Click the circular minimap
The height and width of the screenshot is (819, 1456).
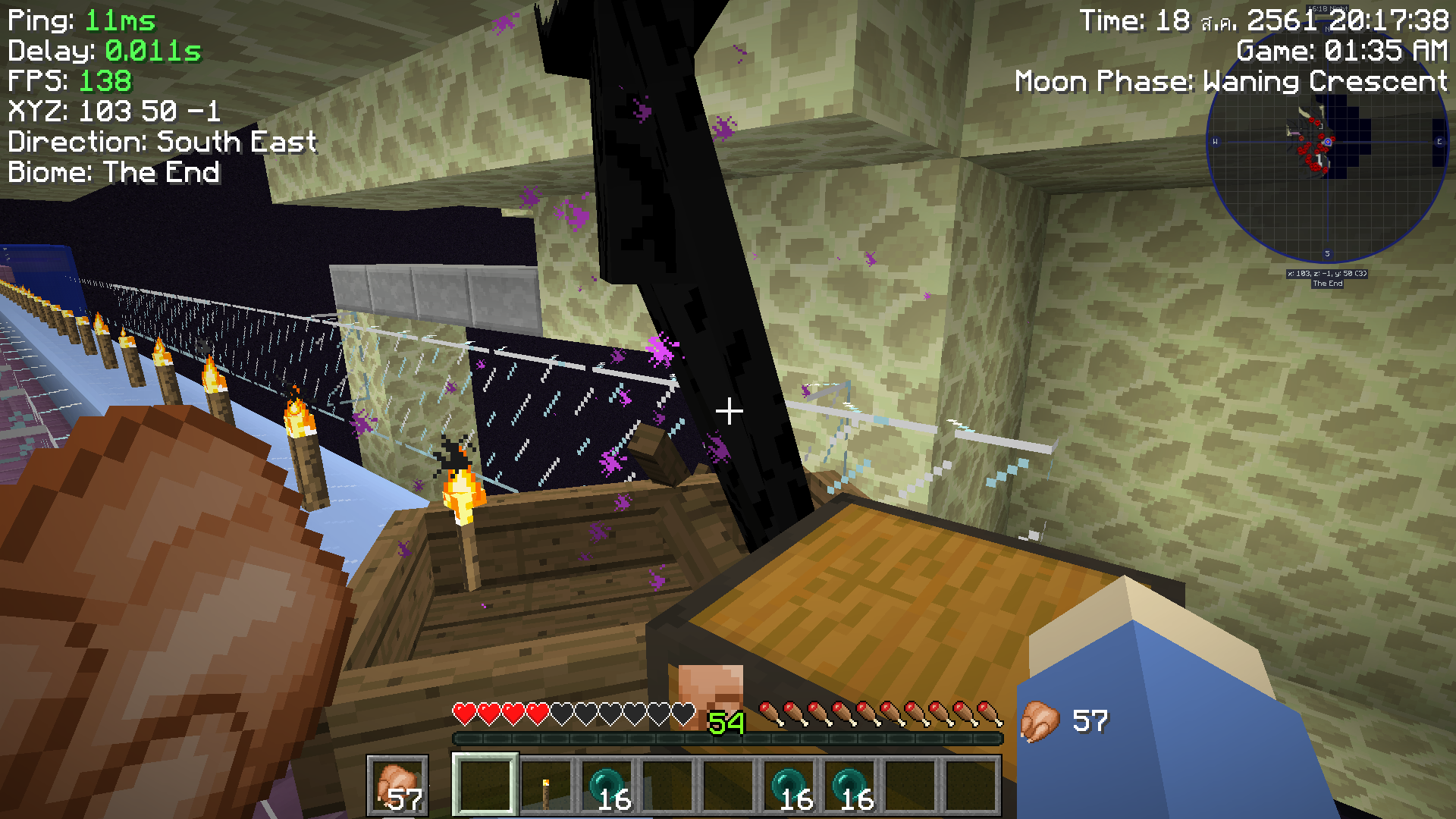click(1327, 143)
